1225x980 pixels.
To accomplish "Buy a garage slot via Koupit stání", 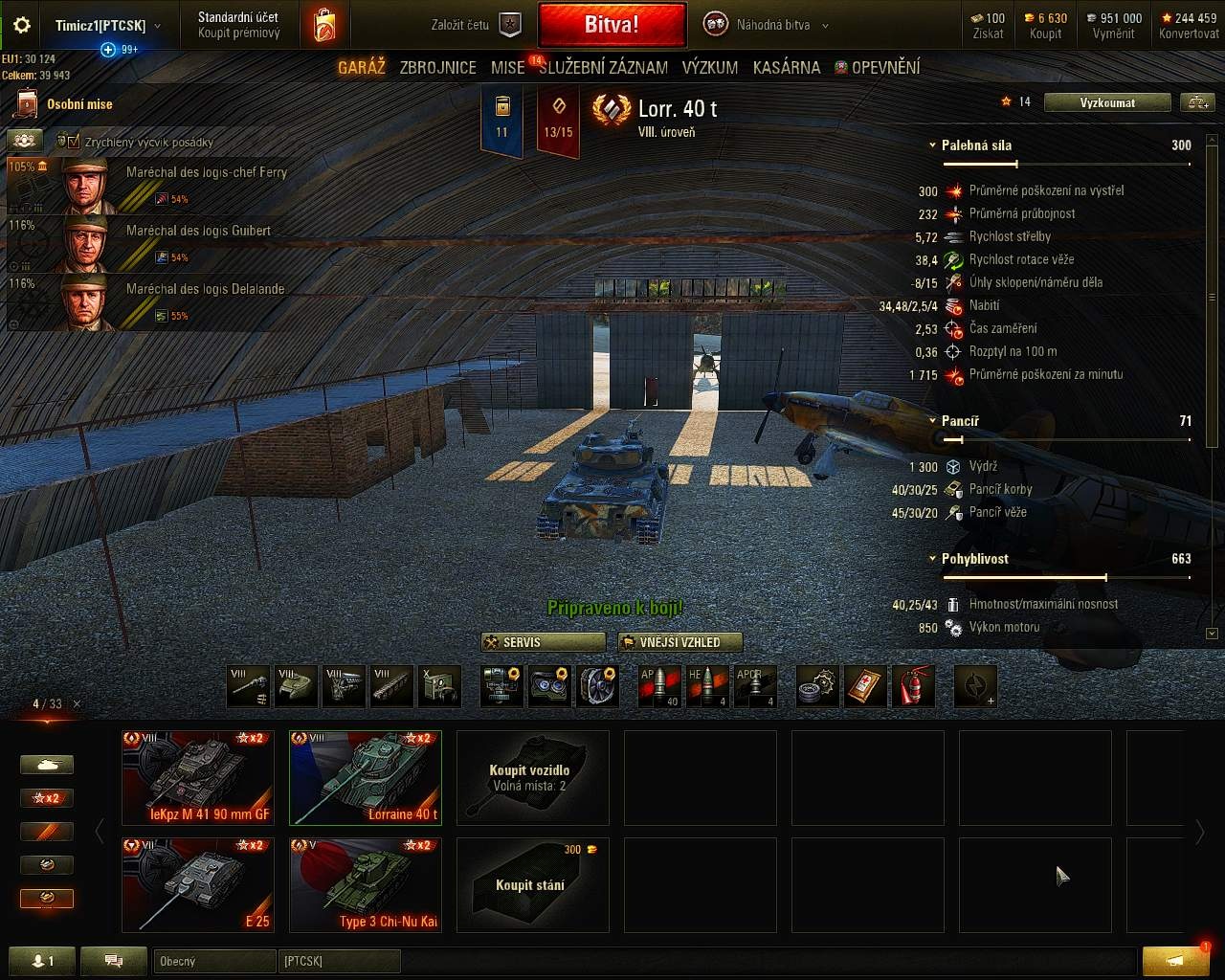I will click(x=532, y=884).
